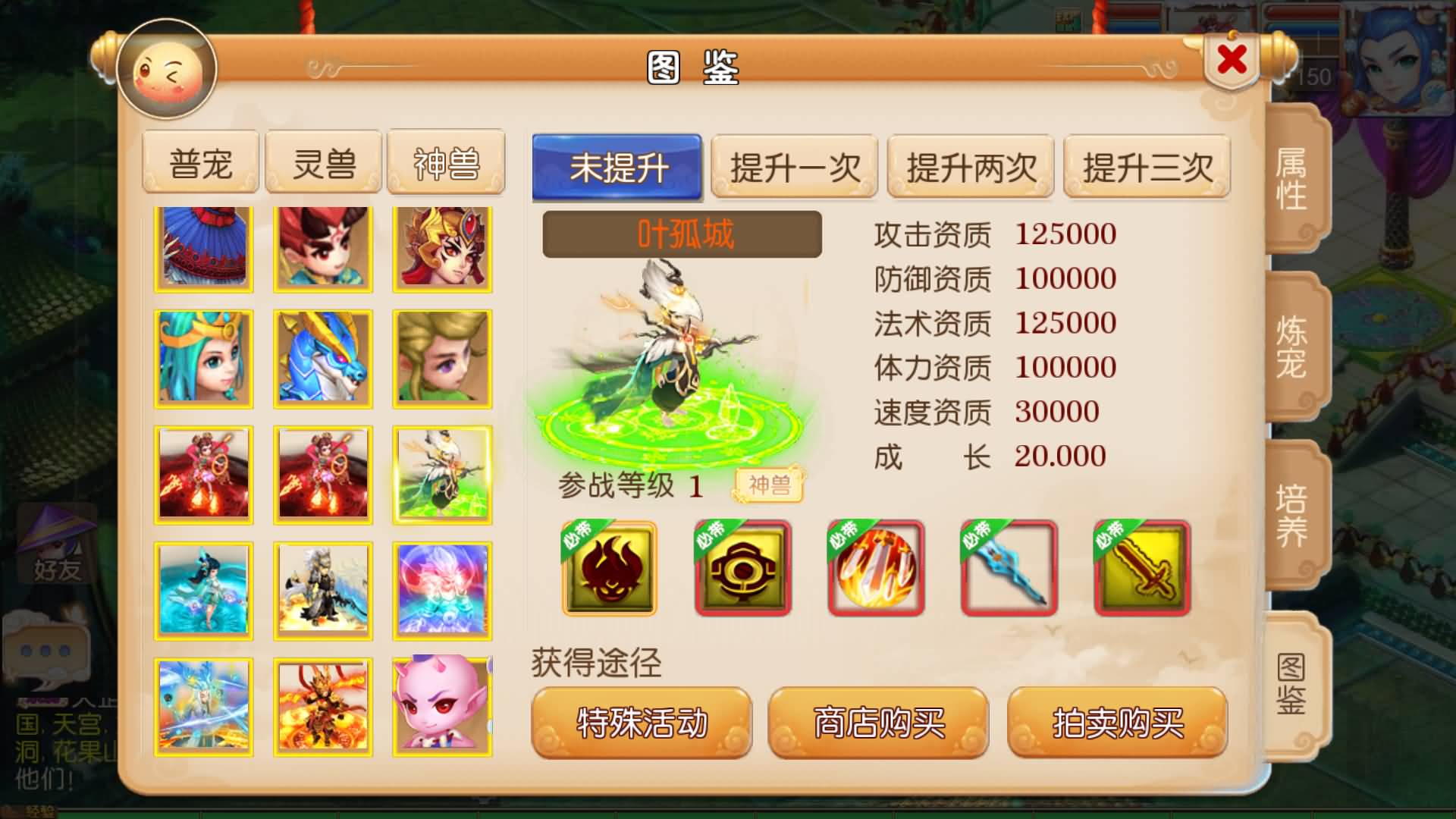Switch to 提升一次 state
1456x819 pixels.
click(795, 168)
